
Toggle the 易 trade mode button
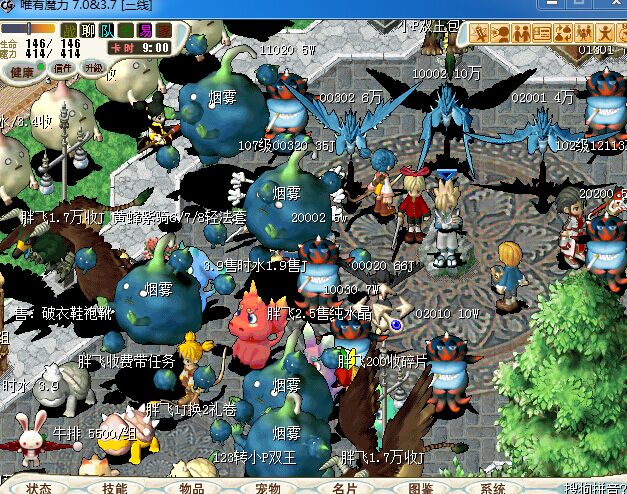pos(144,30)
